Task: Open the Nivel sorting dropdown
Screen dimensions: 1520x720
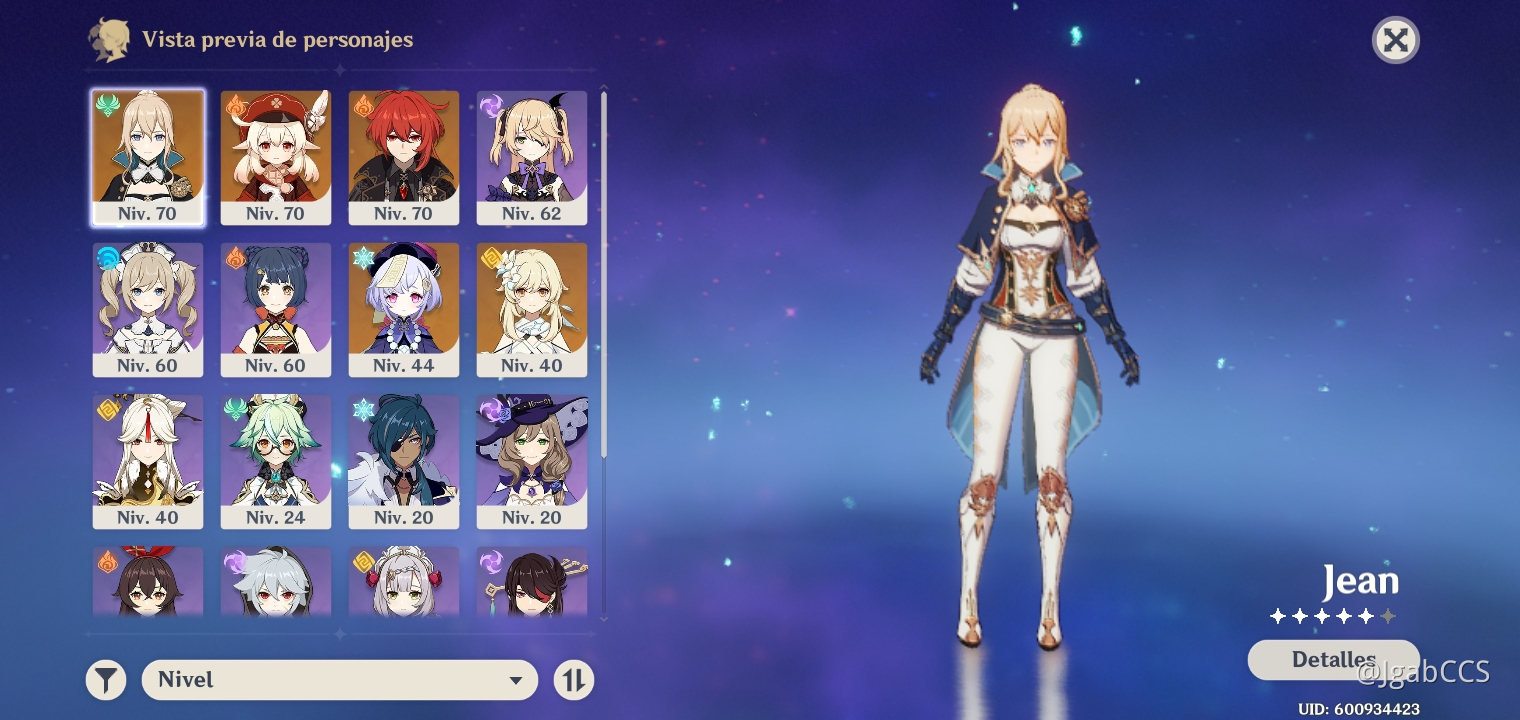Action: click(340, 679)
